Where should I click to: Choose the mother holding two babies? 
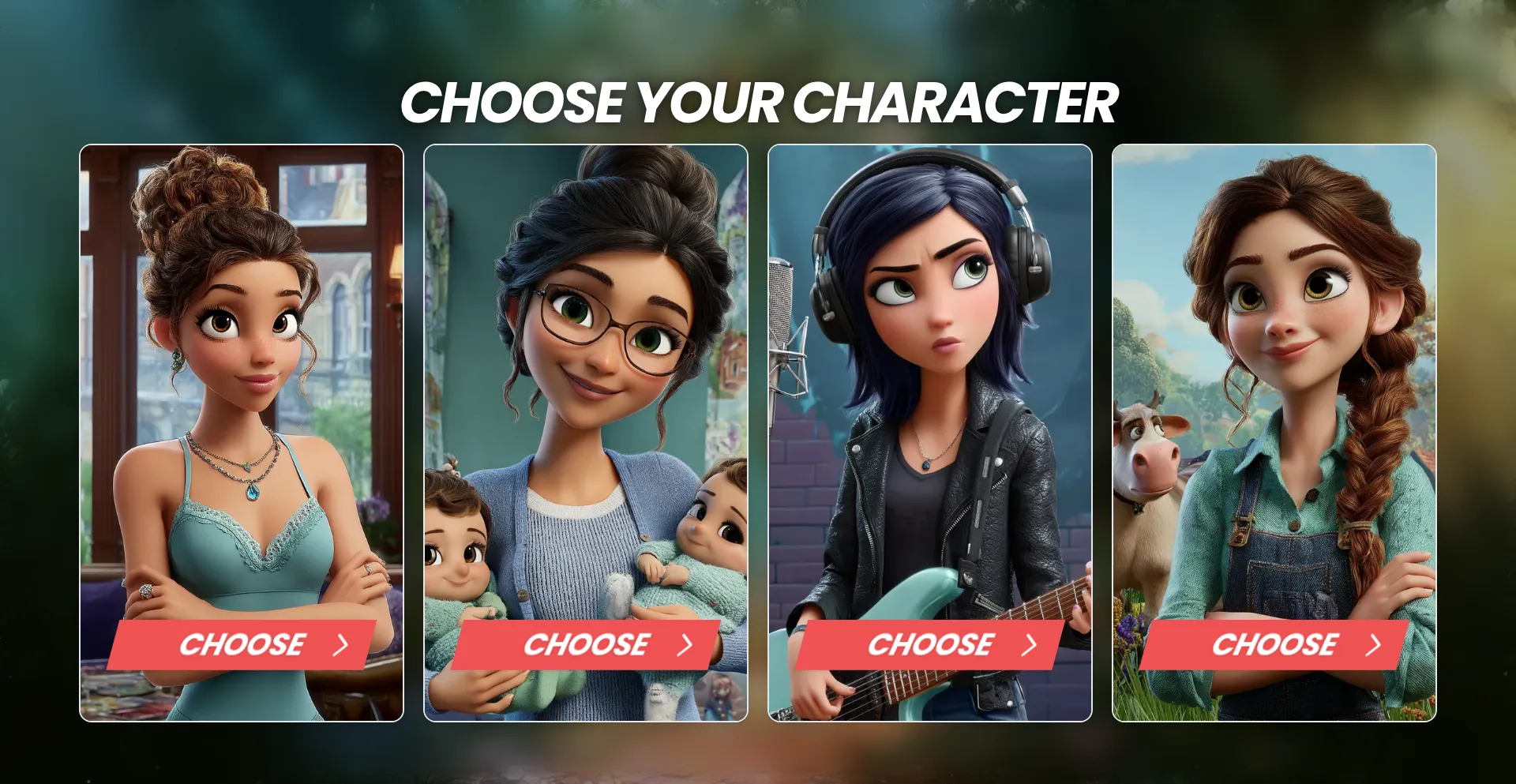coord(586,645)
